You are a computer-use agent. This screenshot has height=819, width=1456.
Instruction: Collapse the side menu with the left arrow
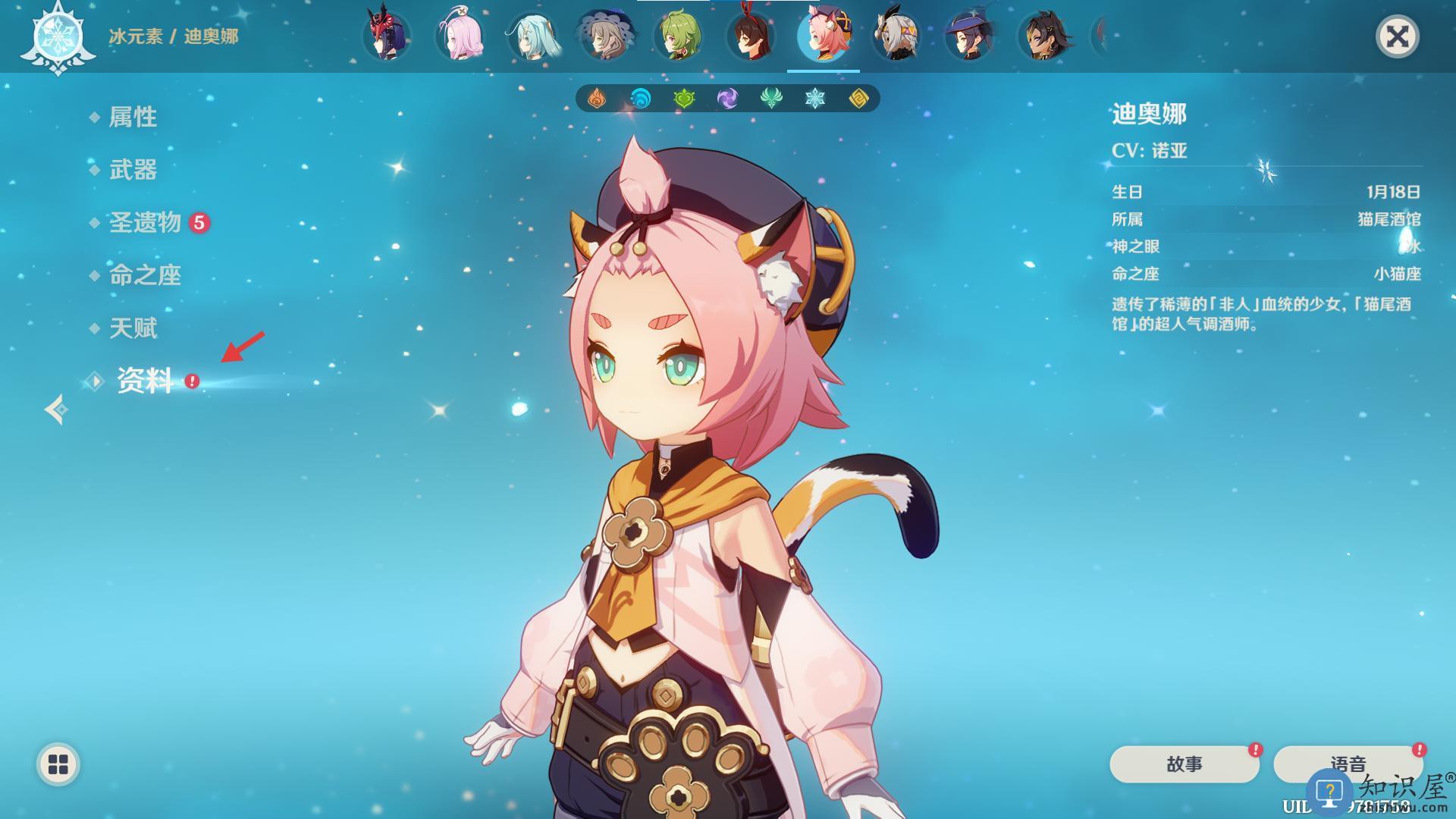coord(56,409)
